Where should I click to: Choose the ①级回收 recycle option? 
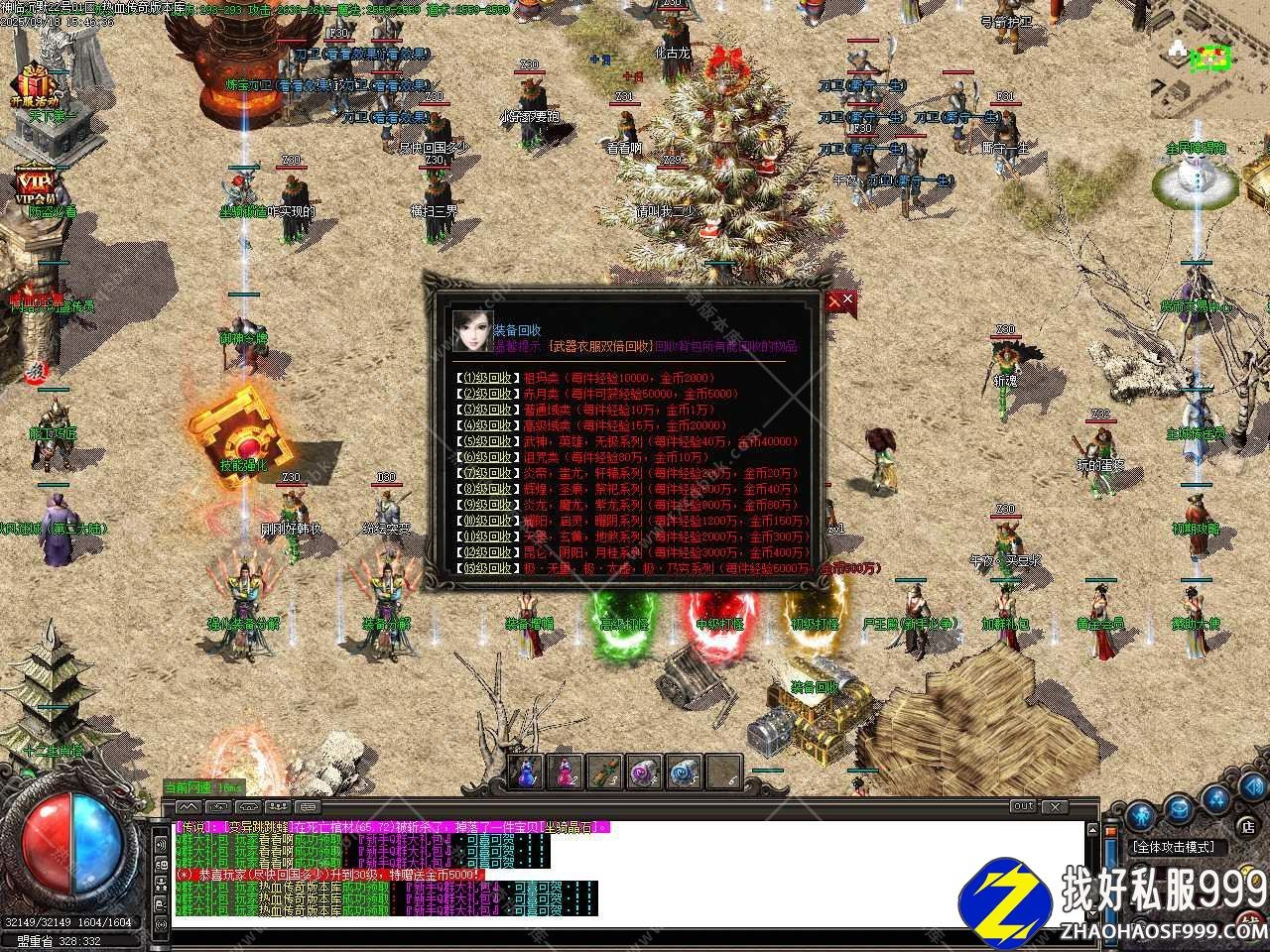tap(485, 378)
